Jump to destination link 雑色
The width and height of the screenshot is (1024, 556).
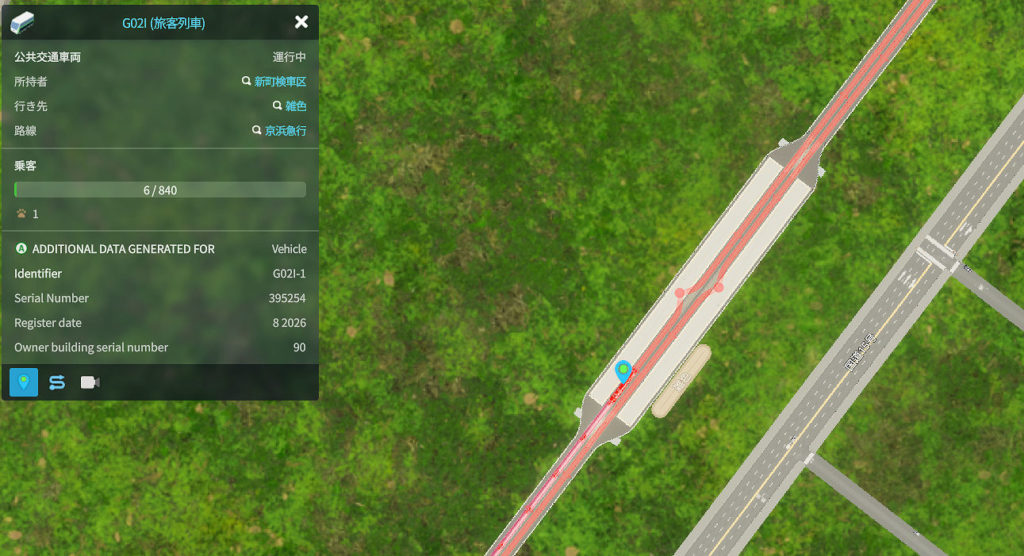coord(295,106)
